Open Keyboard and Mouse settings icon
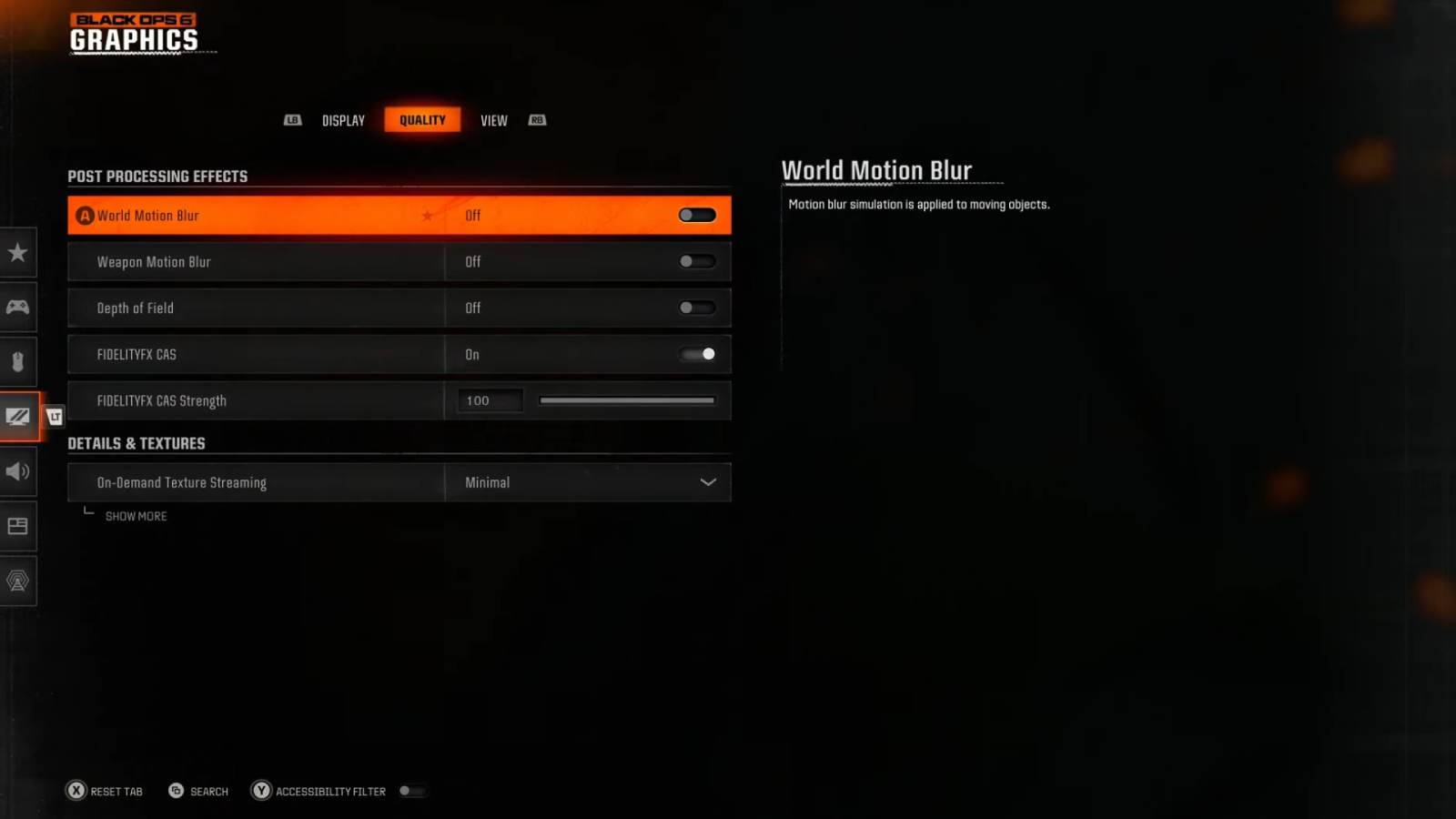The height and width of the screenshot is (819, 1456). [x=18, y=362]
